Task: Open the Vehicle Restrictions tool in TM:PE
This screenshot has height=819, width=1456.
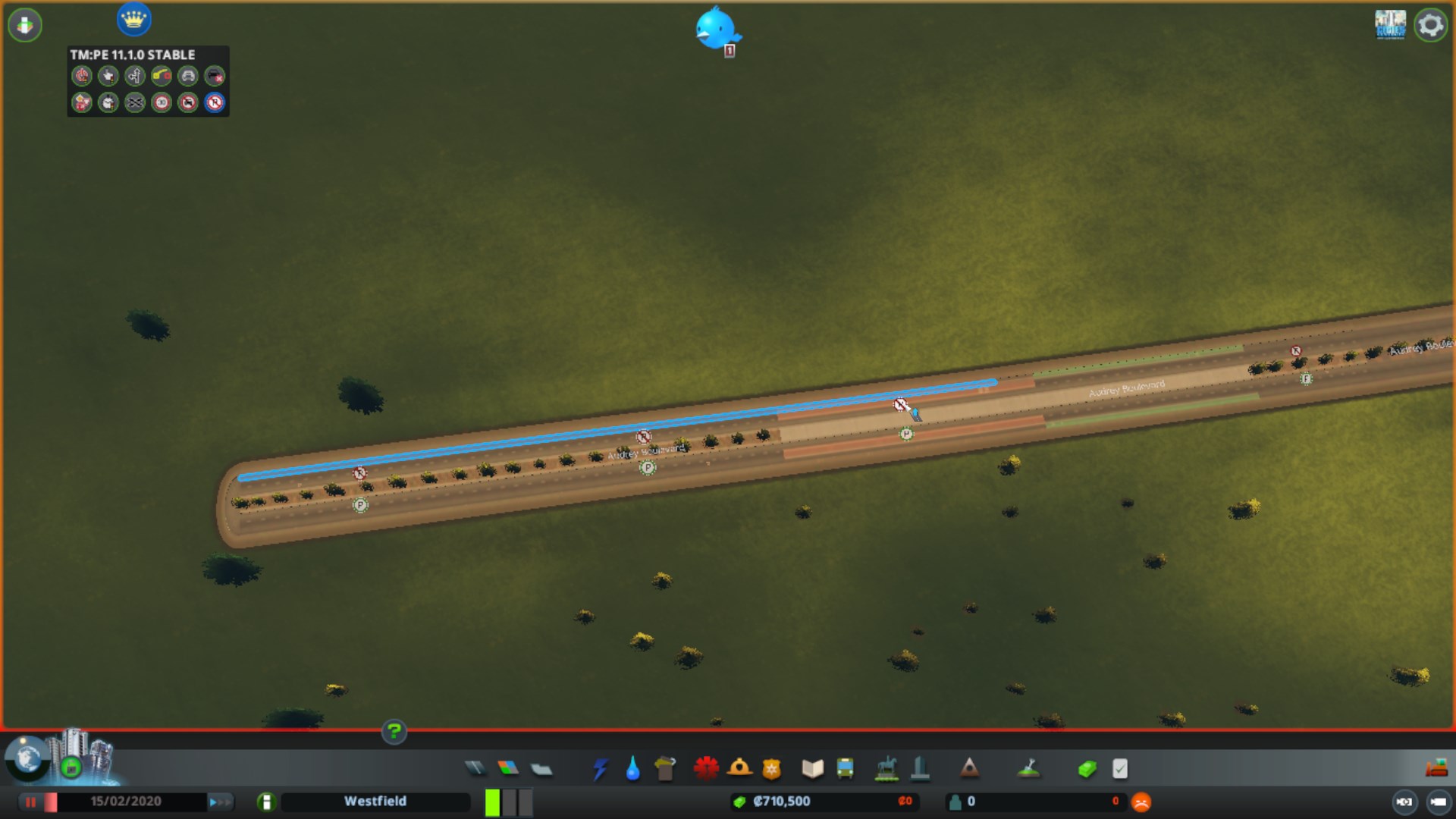Action: (188, 103)
